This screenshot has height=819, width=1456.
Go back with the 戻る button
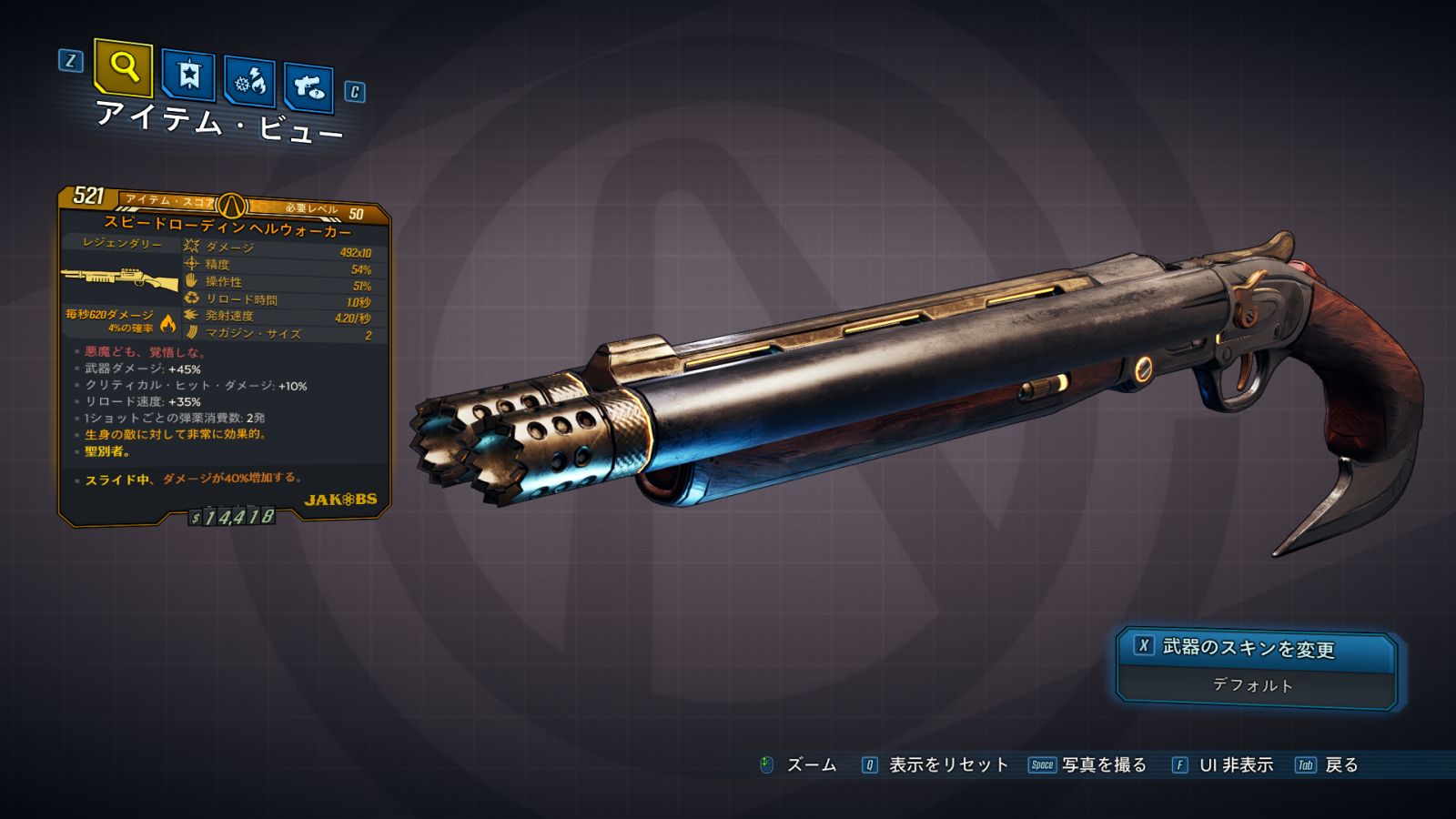pyautogui.click(x=1340, y=765)
